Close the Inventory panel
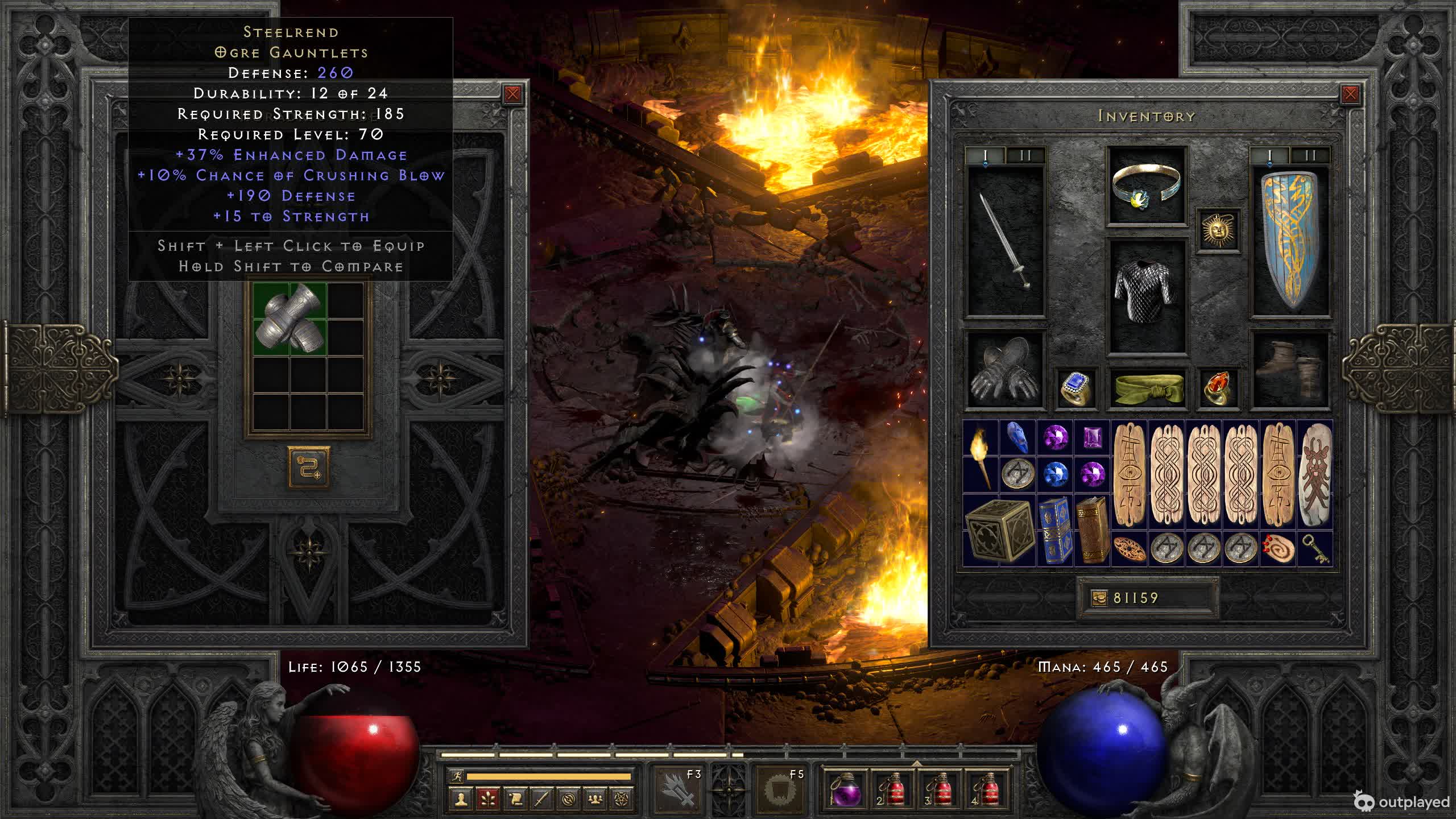1456x819 pixels. tap(1350, 94)
